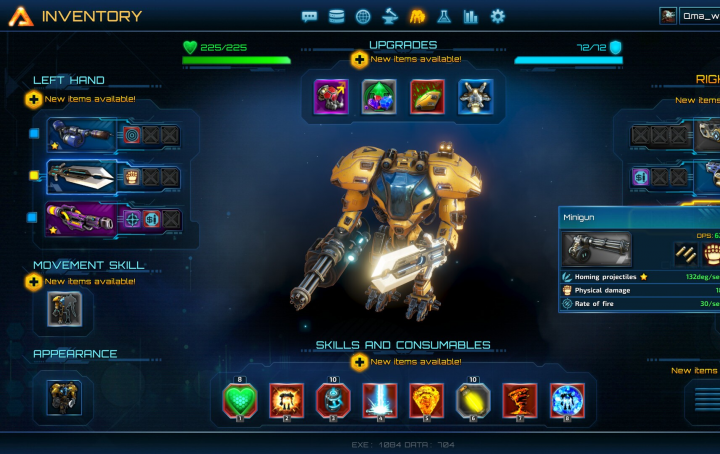Open the globe icon in the top bar
The image size is (720, 454).
(x=363, y=16)
